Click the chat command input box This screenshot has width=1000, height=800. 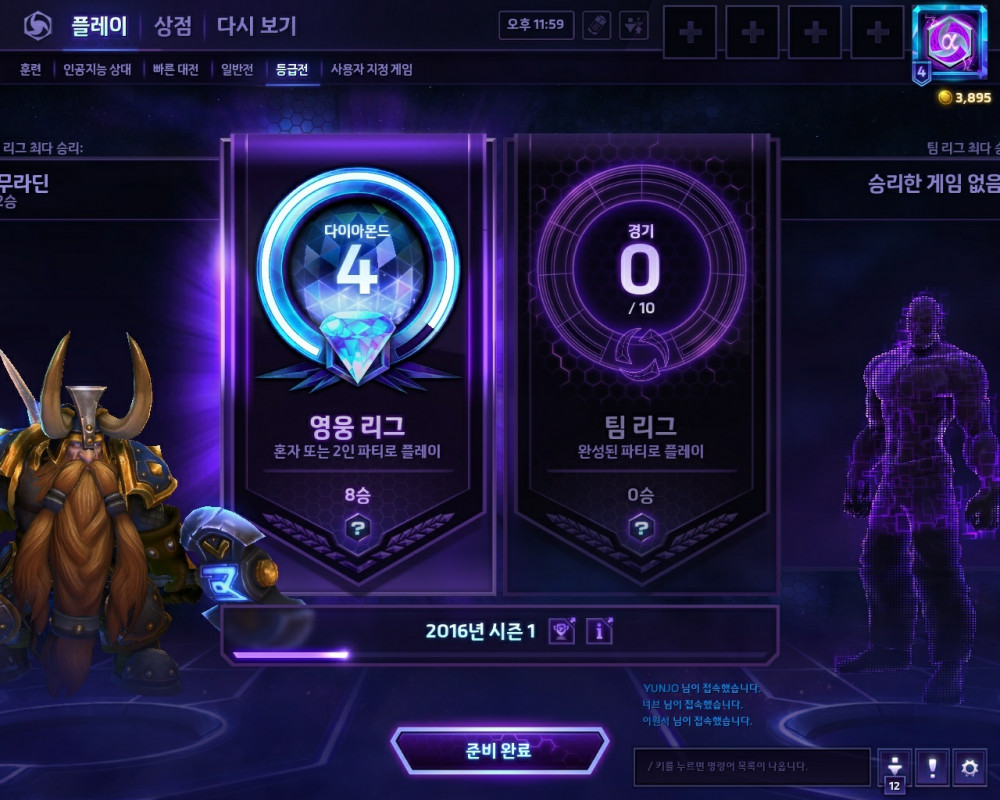[x=752, y=767]
